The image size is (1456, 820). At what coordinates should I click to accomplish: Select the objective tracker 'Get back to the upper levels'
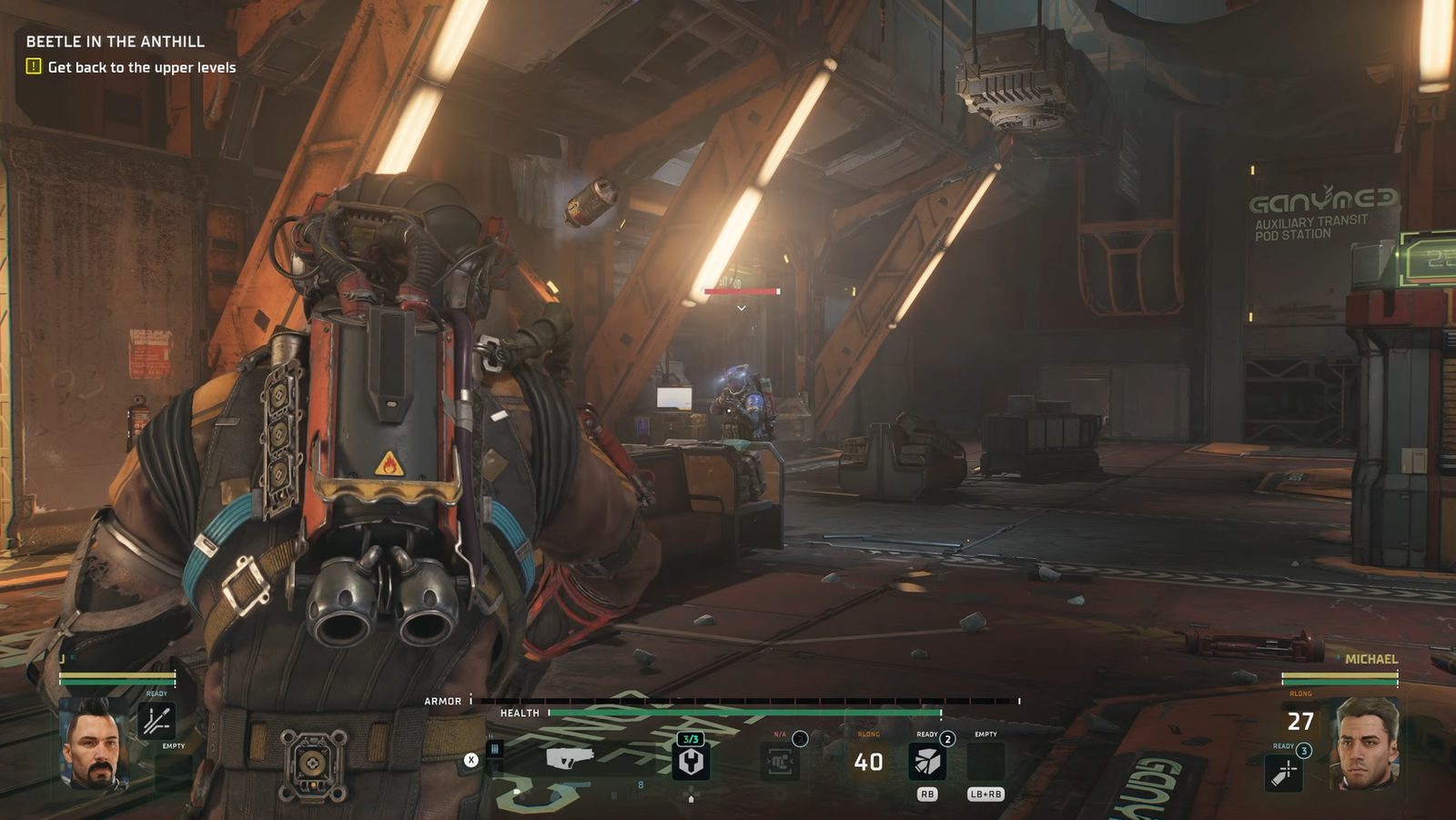(x=141, y=67)
